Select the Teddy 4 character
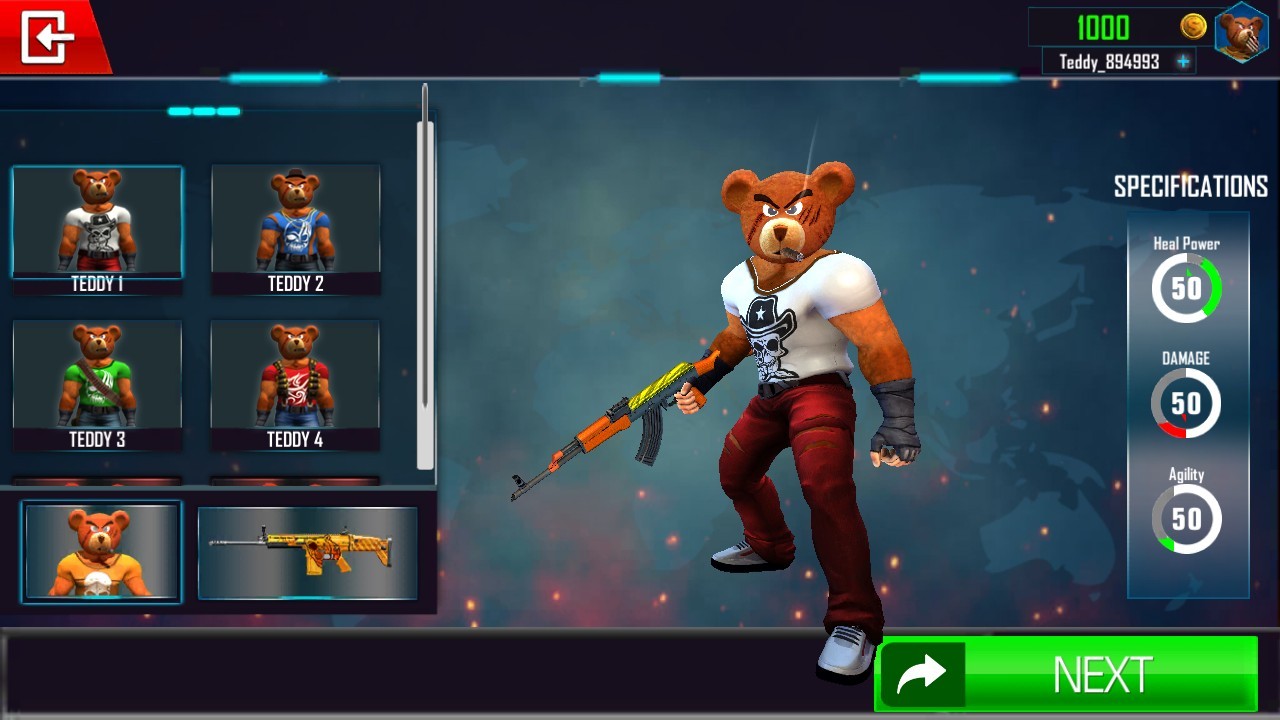The height and width of the screenshot is (720, 1280). [x=295, y=384]
